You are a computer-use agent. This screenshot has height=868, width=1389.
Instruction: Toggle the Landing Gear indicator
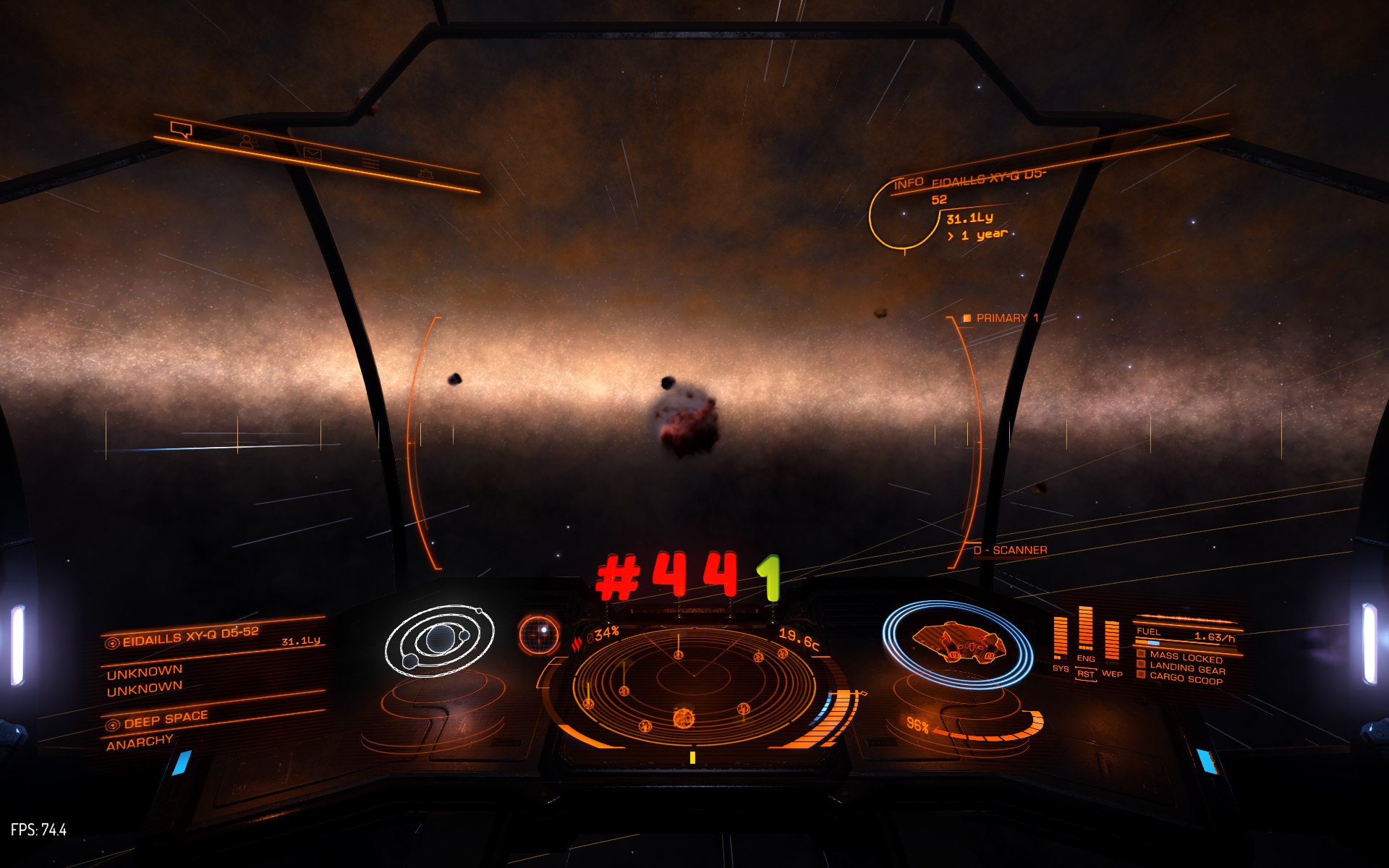click(x=1186, y=668)
